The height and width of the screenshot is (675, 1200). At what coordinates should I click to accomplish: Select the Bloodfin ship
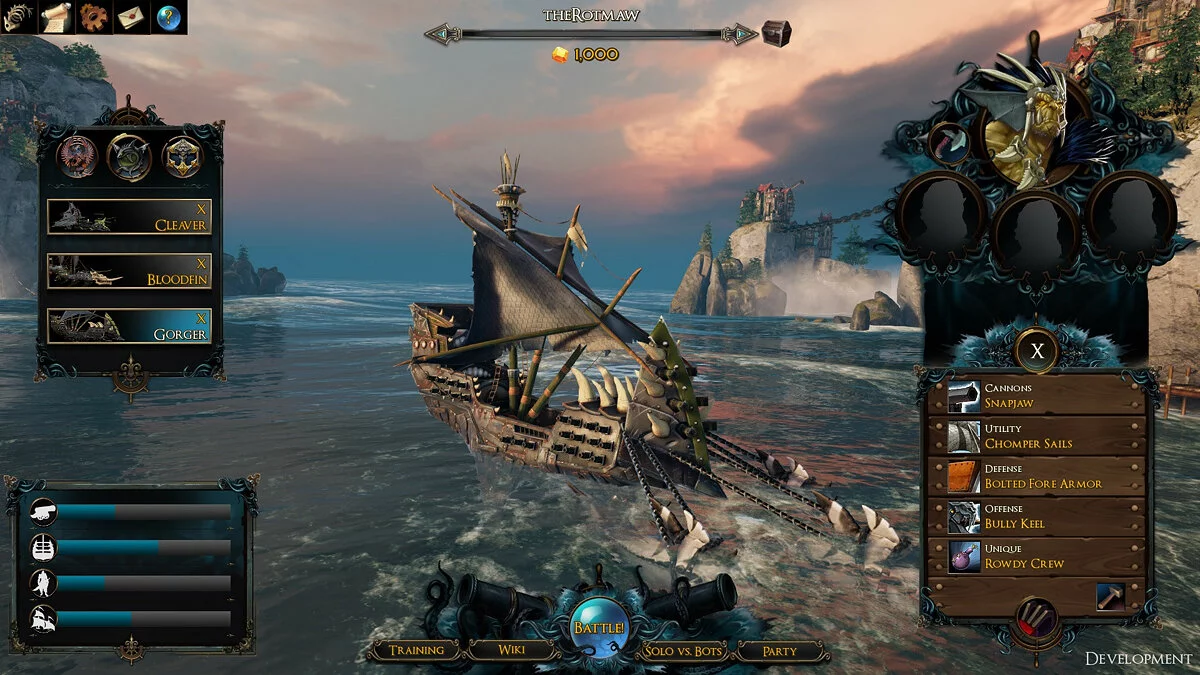tap(129, 271)
